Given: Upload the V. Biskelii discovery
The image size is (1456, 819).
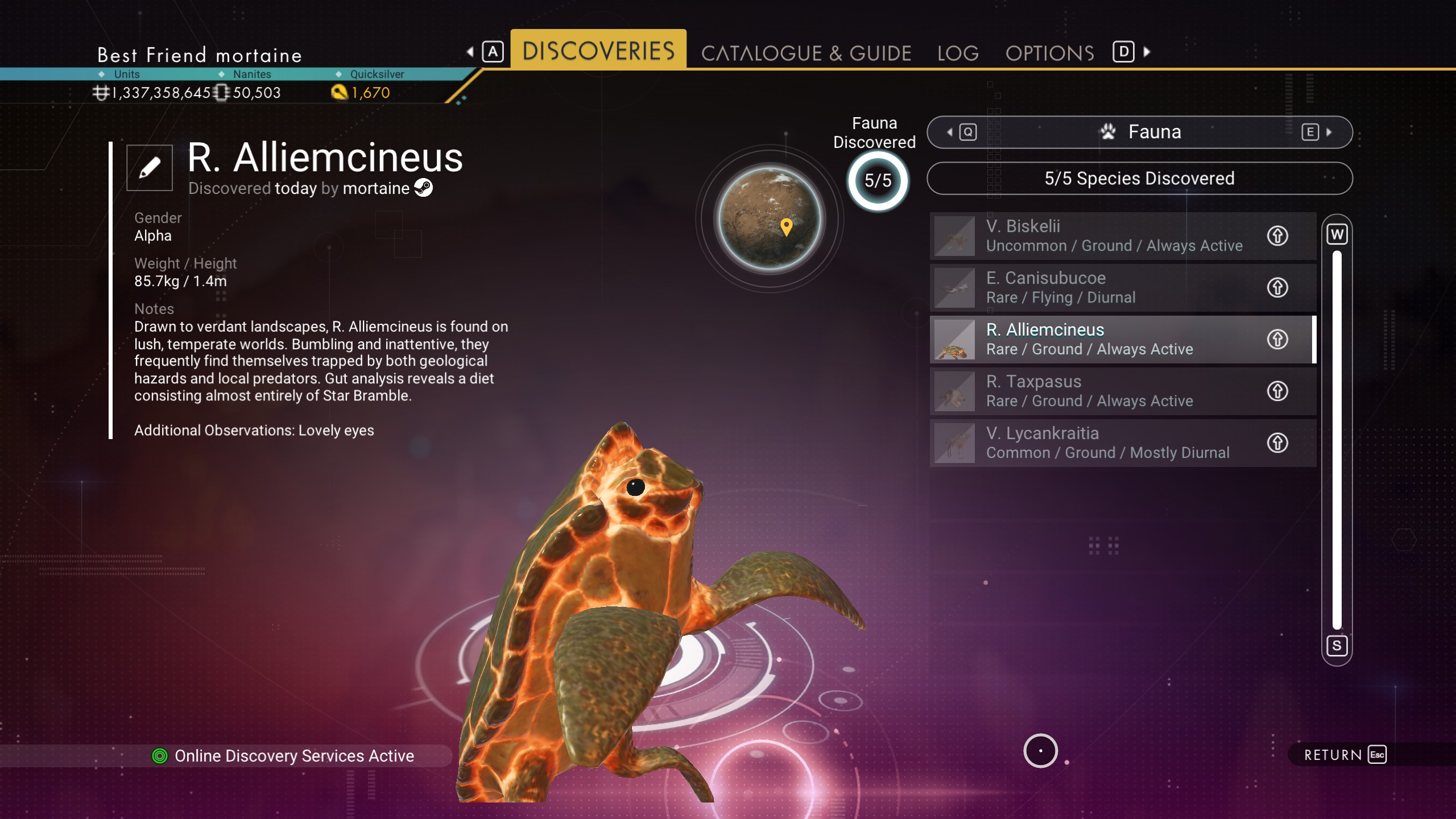Looking at the screenshot, I should click(x=1277, y=236).
